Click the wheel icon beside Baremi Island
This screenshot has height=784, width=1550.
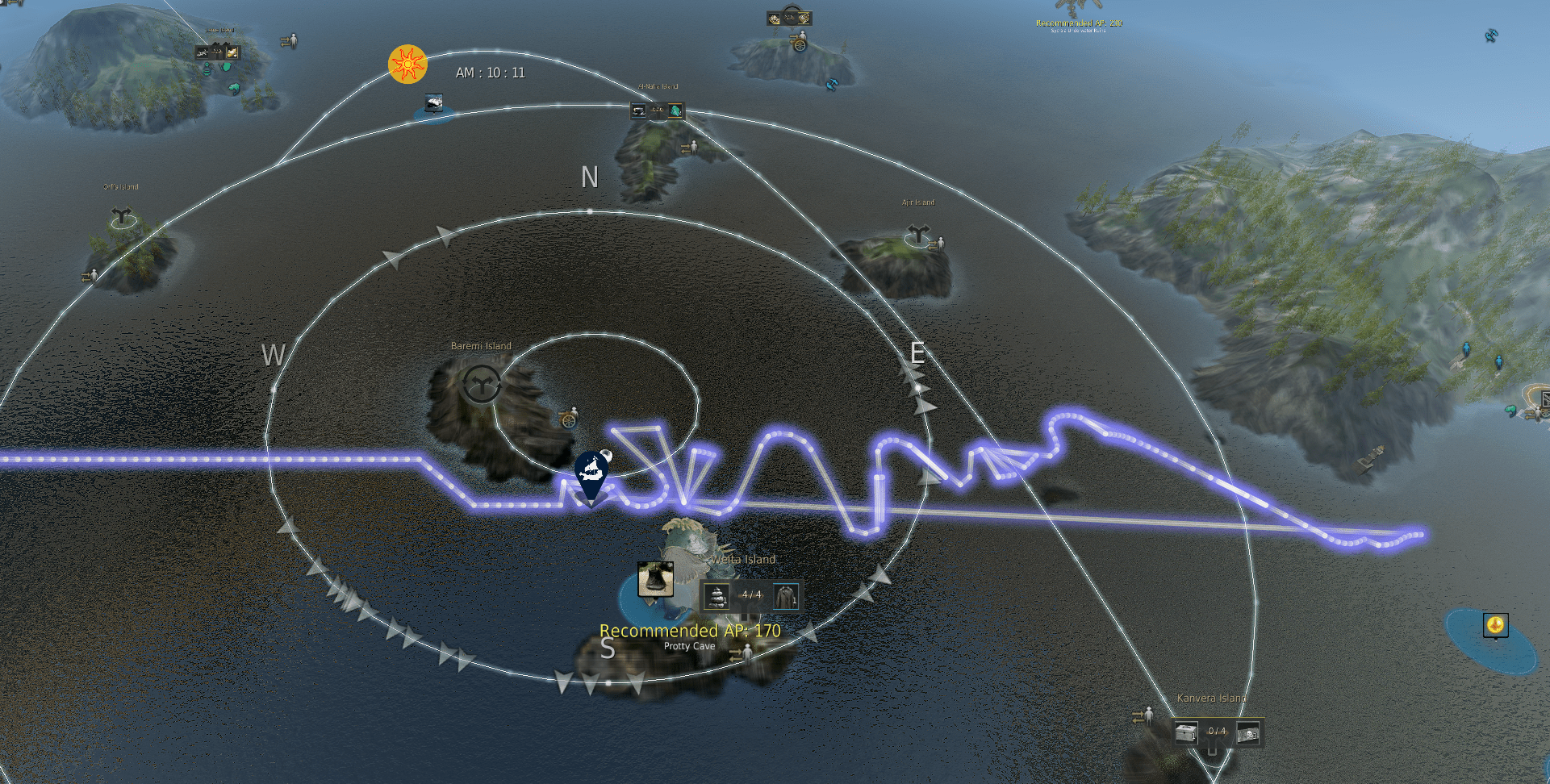click(568, 419)
